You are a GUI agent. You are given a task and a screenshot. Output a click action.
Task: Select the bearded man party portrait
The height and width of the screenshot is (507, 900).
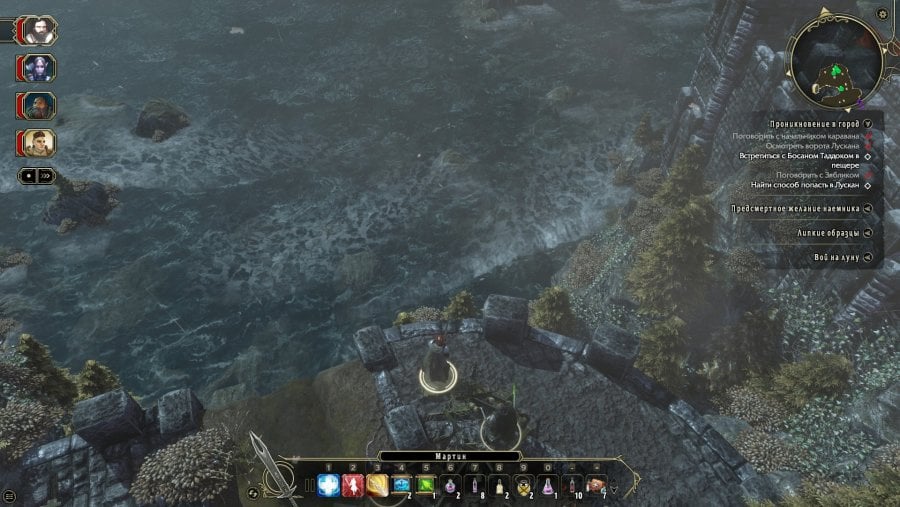click(x=39, y=30)
